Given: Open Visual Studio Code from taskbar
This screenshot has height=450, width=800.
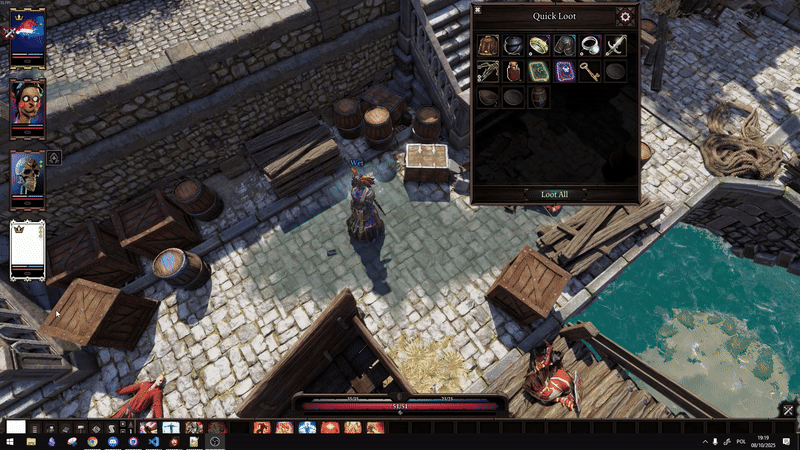Looking at the screenshot, I should [152, 441].
